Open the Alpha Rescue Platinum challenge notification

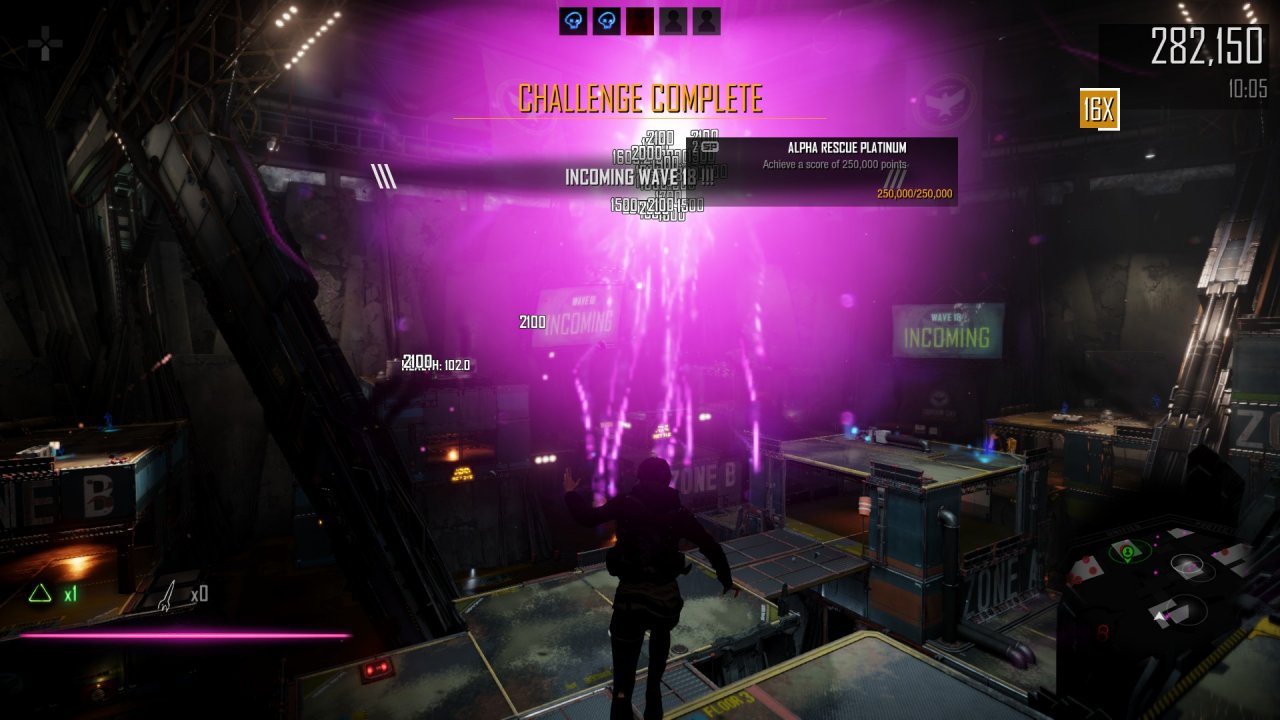pyautogui.click(x=846, y=171)
